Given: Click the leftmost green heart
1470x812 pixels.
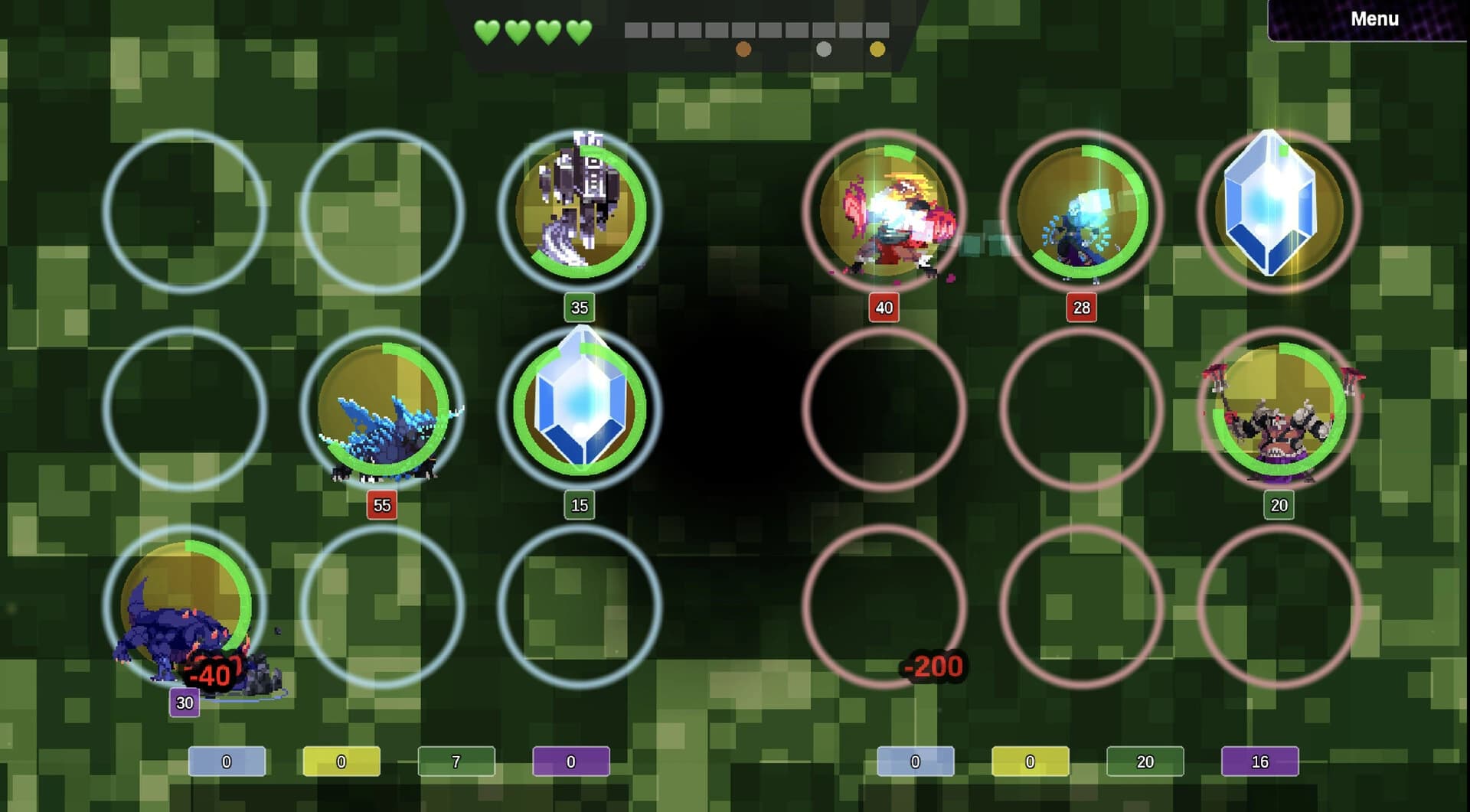Looking at the screenshot, I should tap(488, 32).
